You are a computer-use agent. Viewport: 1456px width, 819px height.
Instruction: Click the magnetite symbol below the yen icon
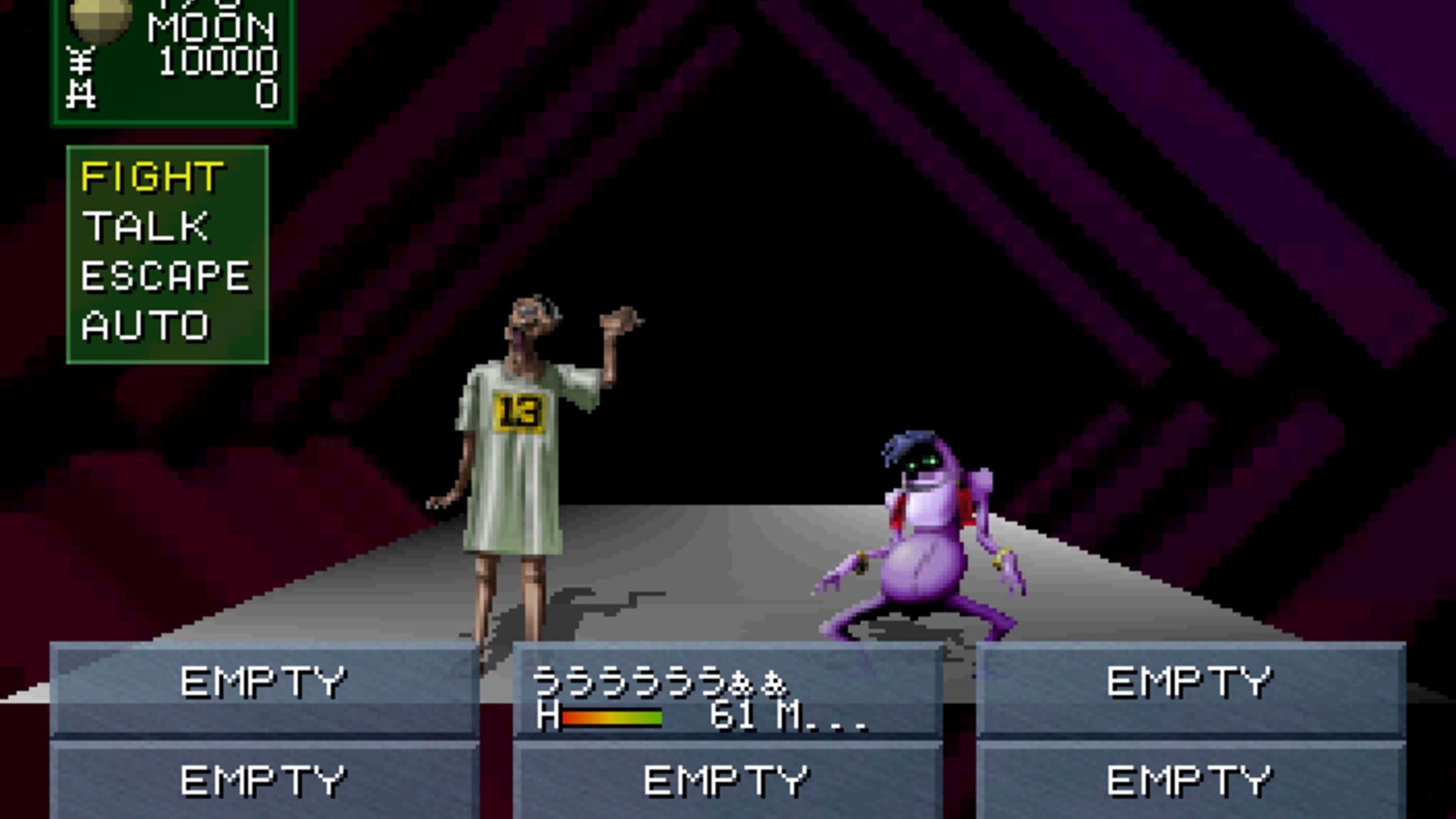pos(81,94)
